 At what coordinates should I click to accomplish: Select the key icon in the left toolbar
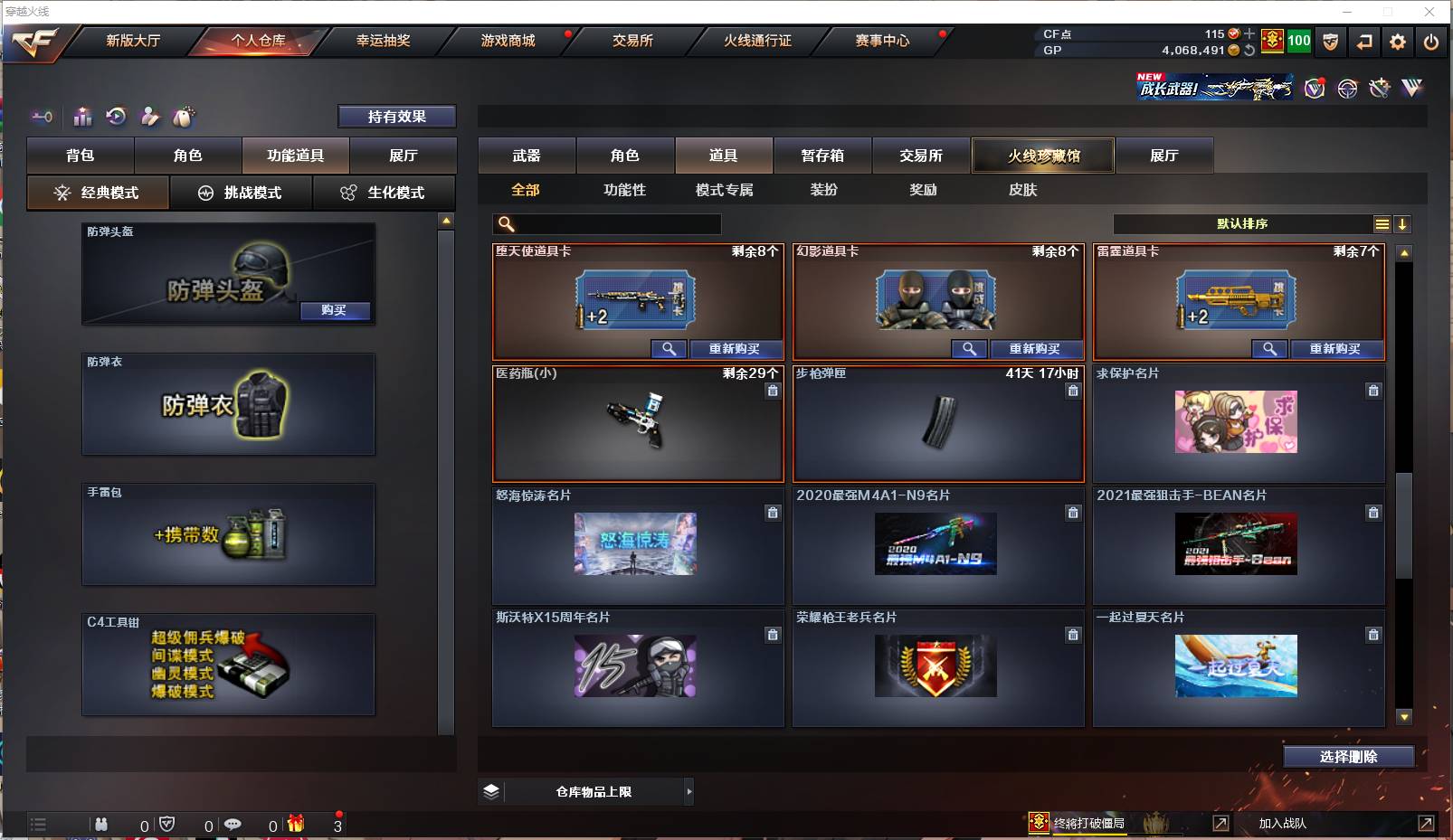[x=42, y=117]
